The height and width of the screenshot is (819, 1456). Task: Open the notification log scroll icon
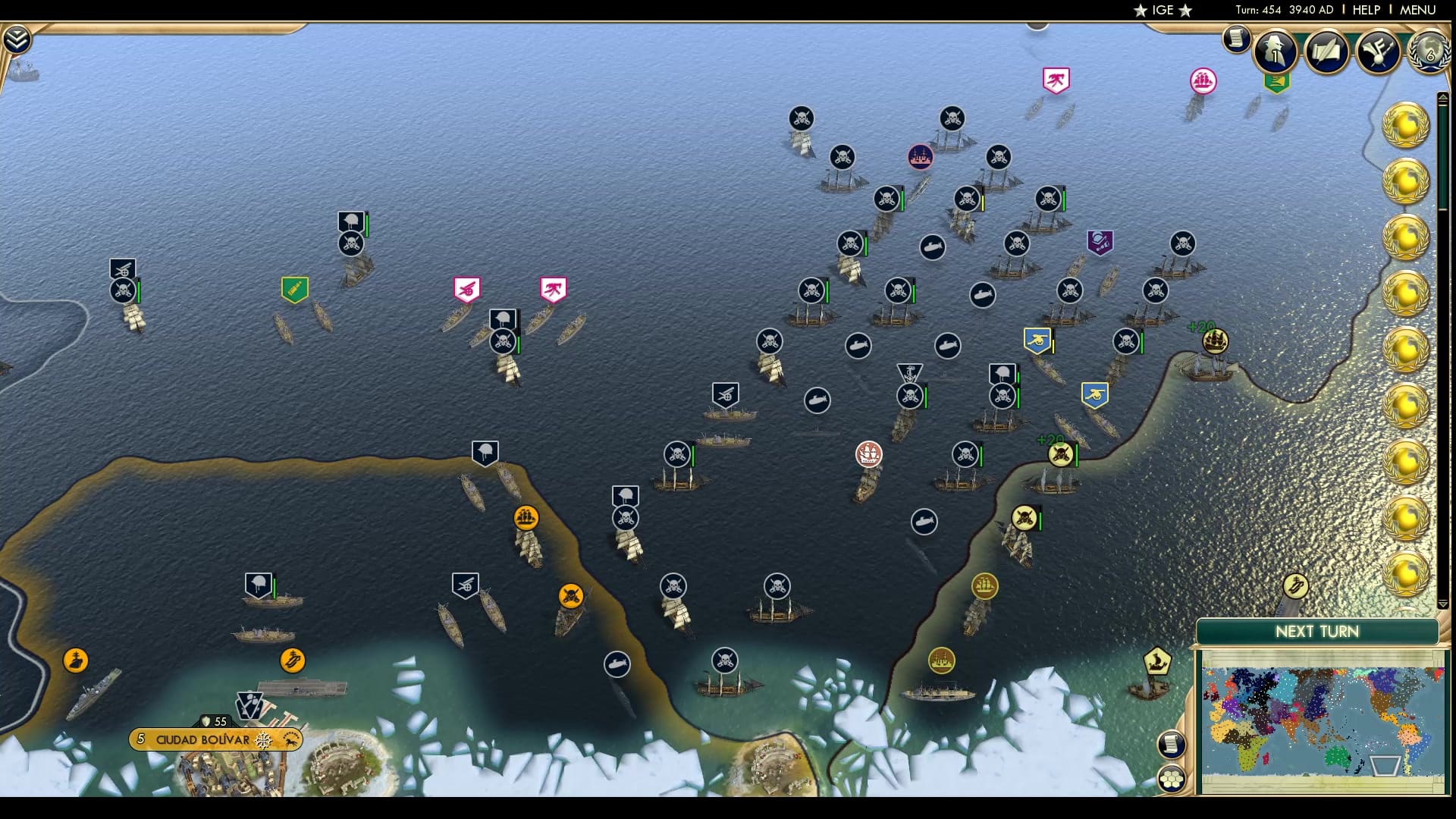tap(1235, 39)
